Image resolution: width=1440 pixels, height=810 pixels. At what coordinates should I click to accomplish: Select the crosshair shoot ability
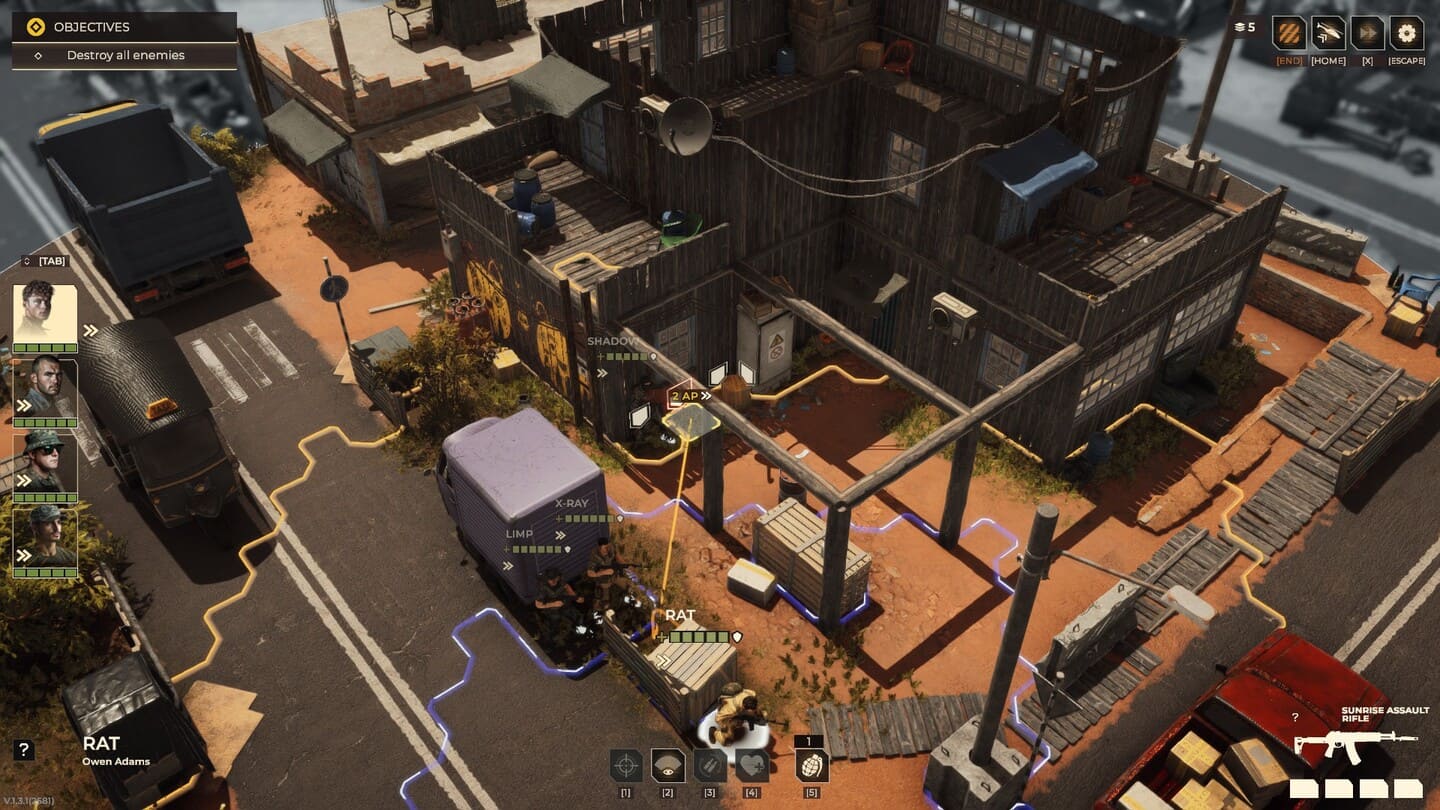click(x=626, y=766)
